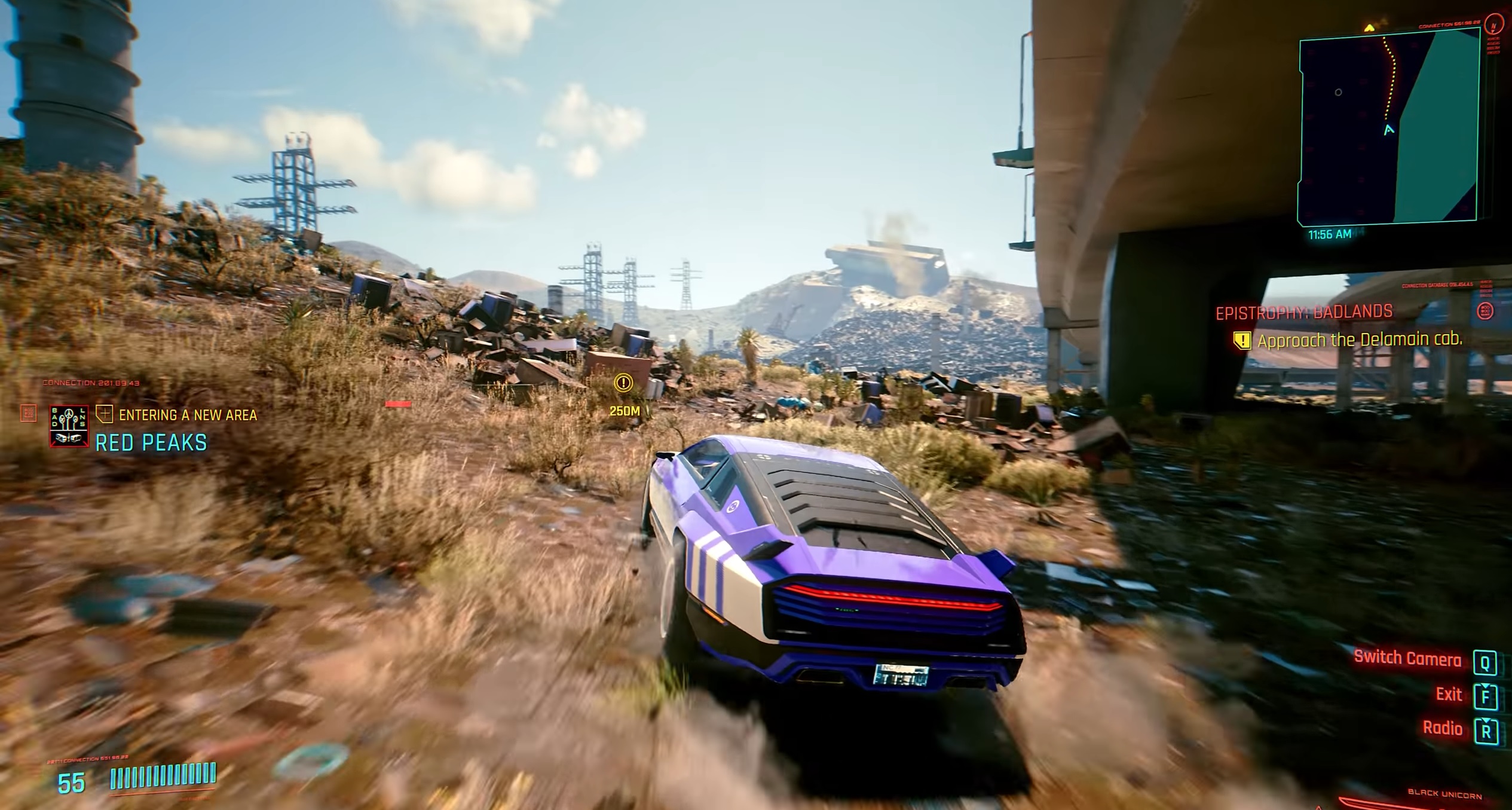Select the Epistrophy: Badlands quest tracker
This screenshot has height=810, width=1512.
coord(1304,312)
